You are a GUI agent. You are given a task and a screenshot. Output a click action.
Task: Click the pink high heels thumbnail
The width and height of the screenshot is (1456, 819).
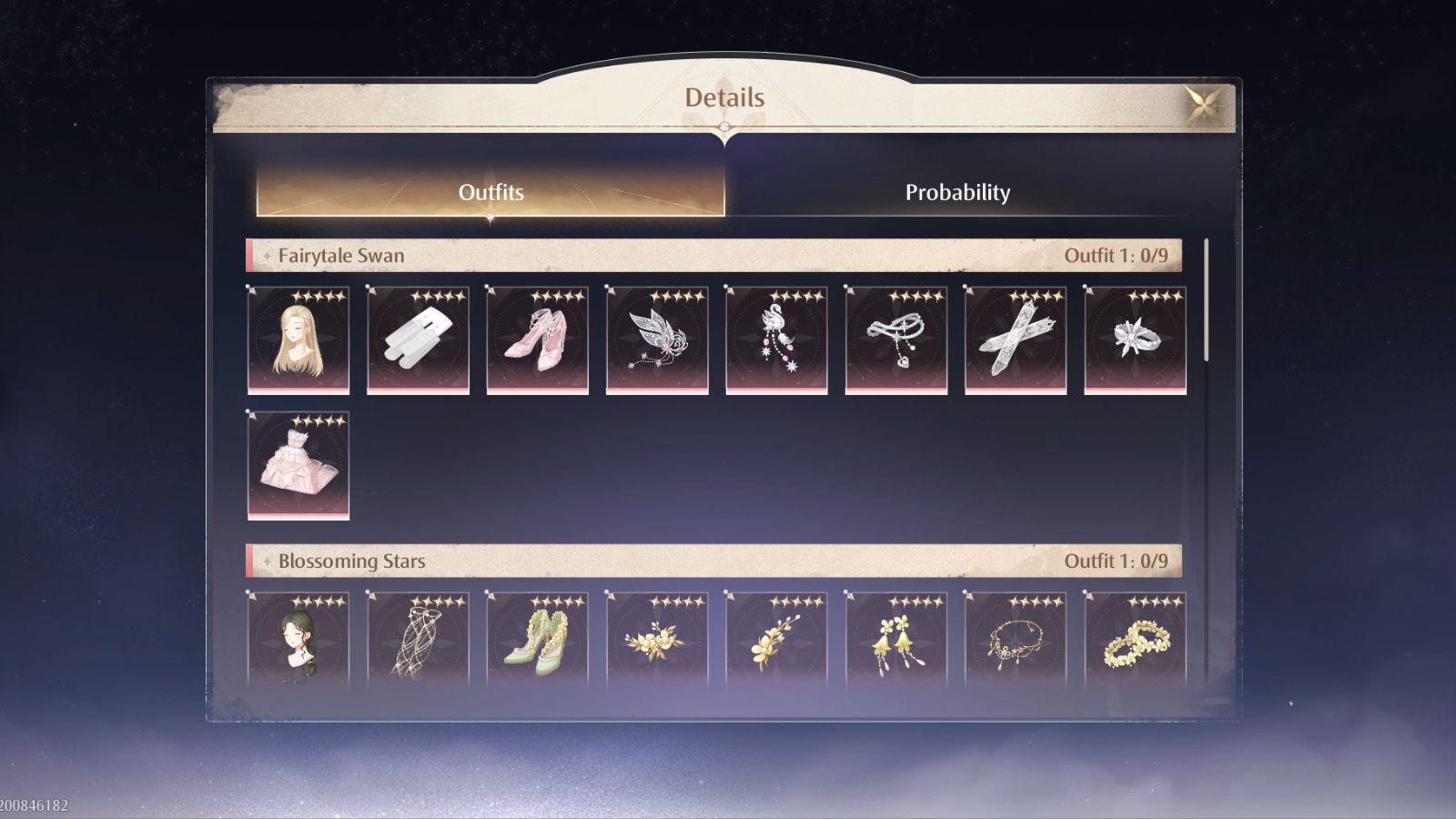pos(537,339)
